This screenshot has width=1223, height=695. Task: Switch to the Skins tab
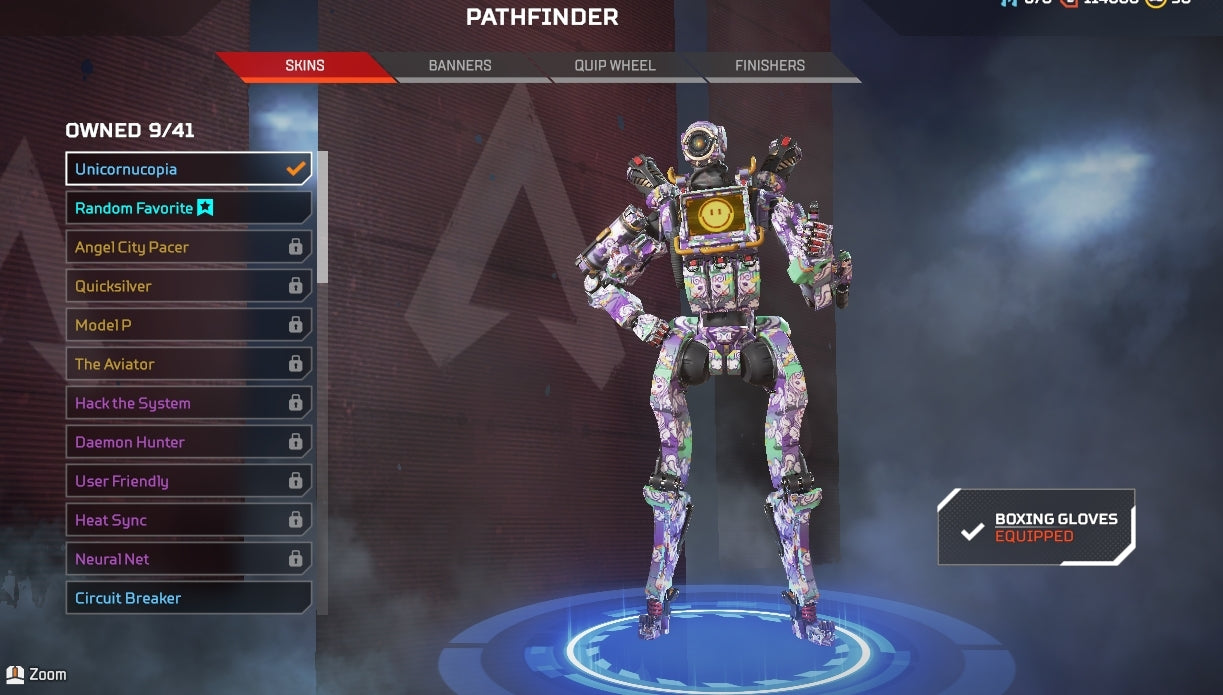tap(305, 66)
